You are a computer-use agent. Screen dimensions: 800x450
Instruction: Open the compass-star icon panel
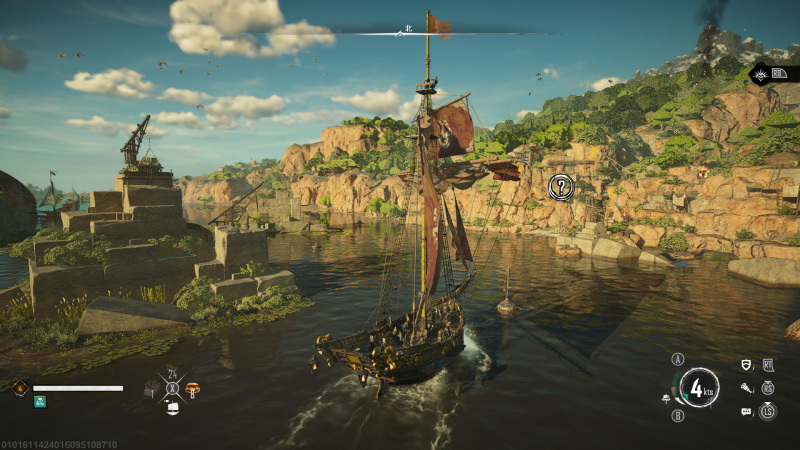(x=762, y=72)
